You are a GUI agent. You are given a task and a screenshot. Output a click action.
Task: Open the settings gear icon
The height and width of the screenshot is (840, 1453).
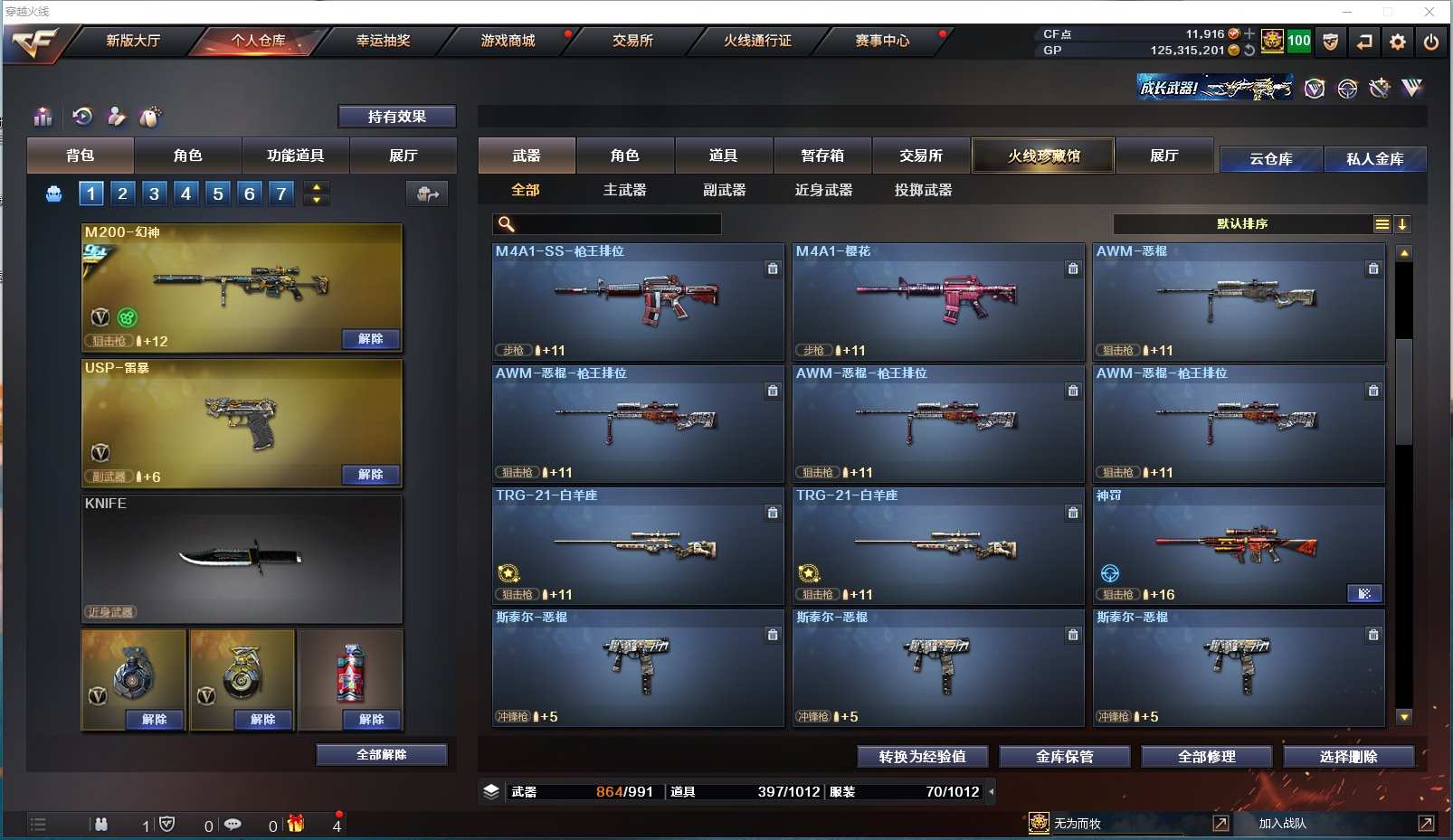point(1398,42)
